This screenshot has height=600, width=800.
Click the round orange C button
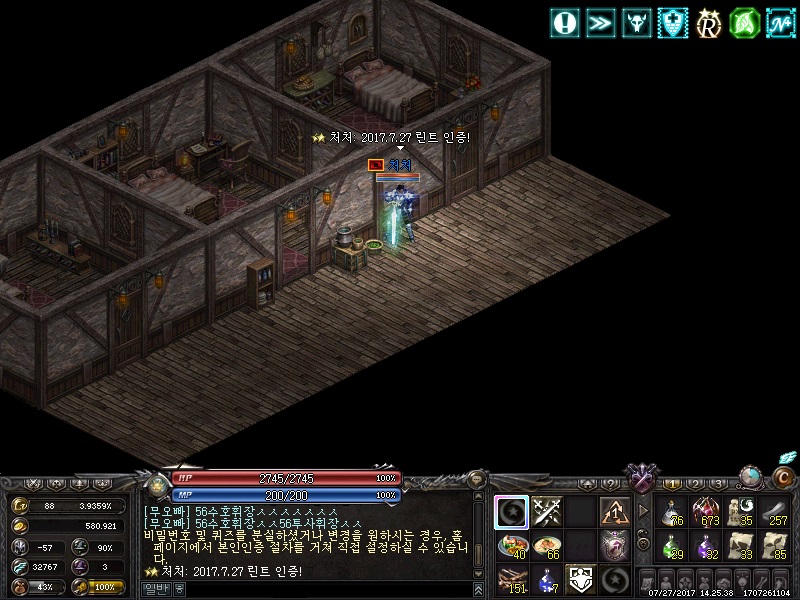[x=779, y=479]
